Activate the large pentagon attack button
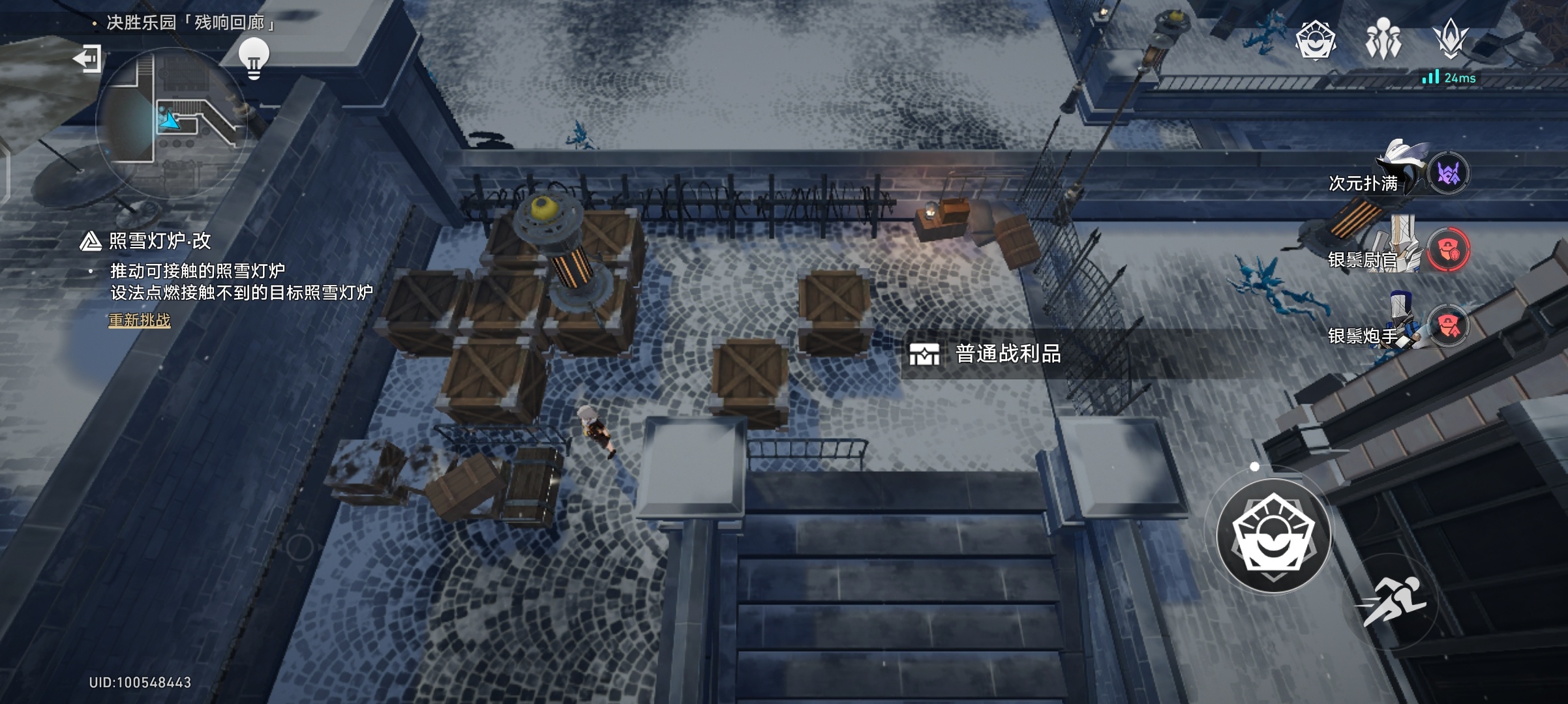The width and height of the screenshot is (1568, 704). click(1273, 536)
